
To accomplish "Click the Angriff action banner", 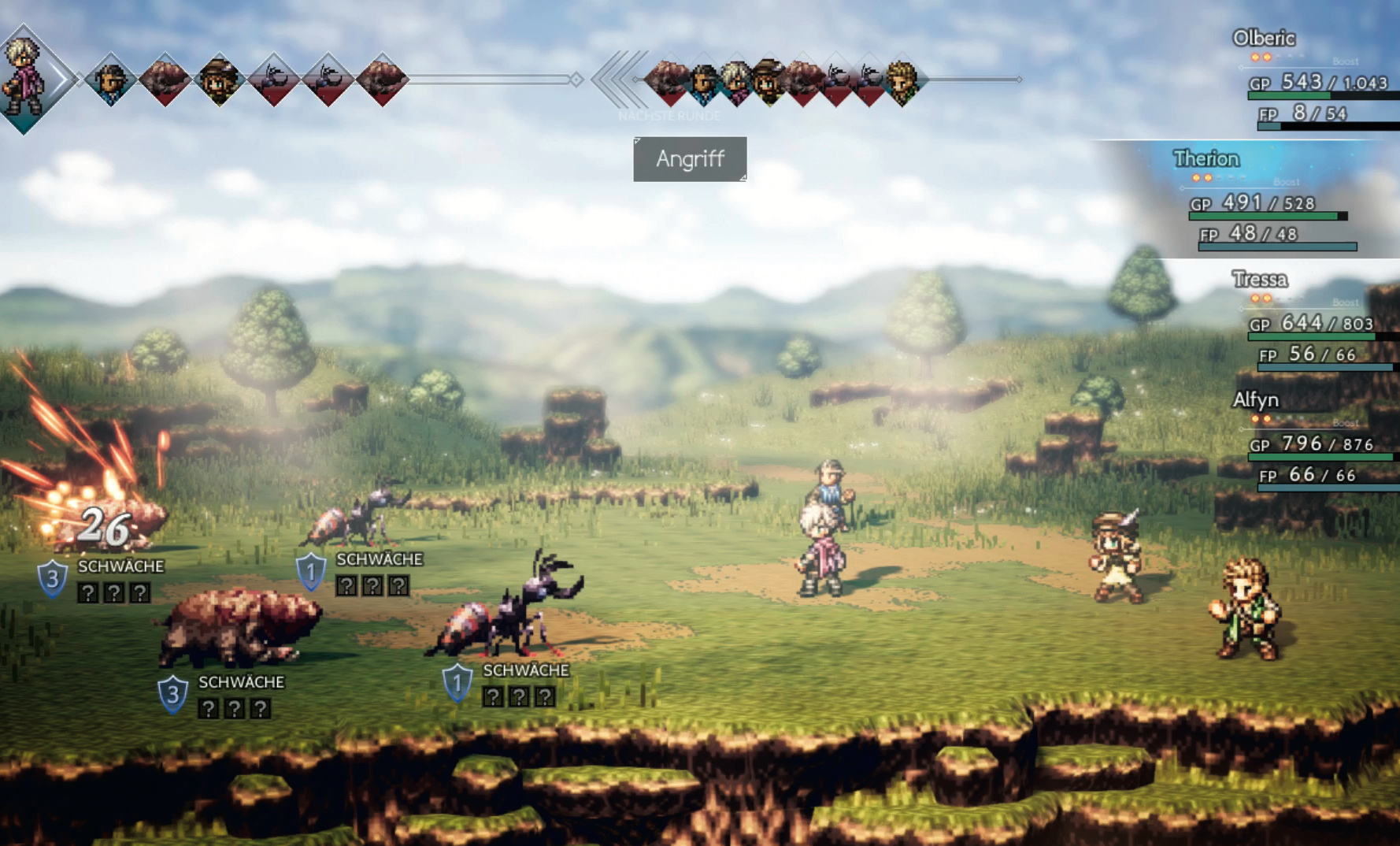I will tap(690, 159).
